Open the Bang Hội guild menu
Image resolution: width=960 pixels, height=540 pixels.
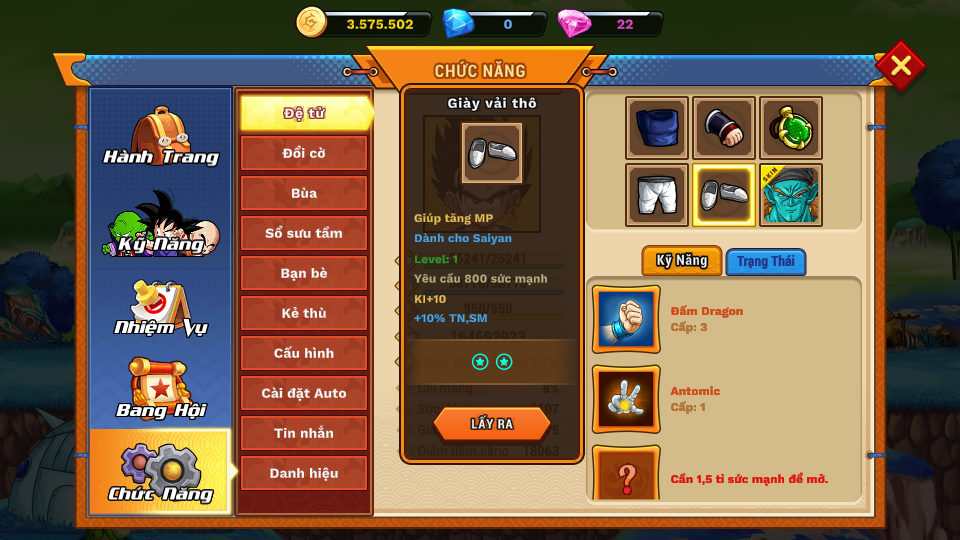160,390
